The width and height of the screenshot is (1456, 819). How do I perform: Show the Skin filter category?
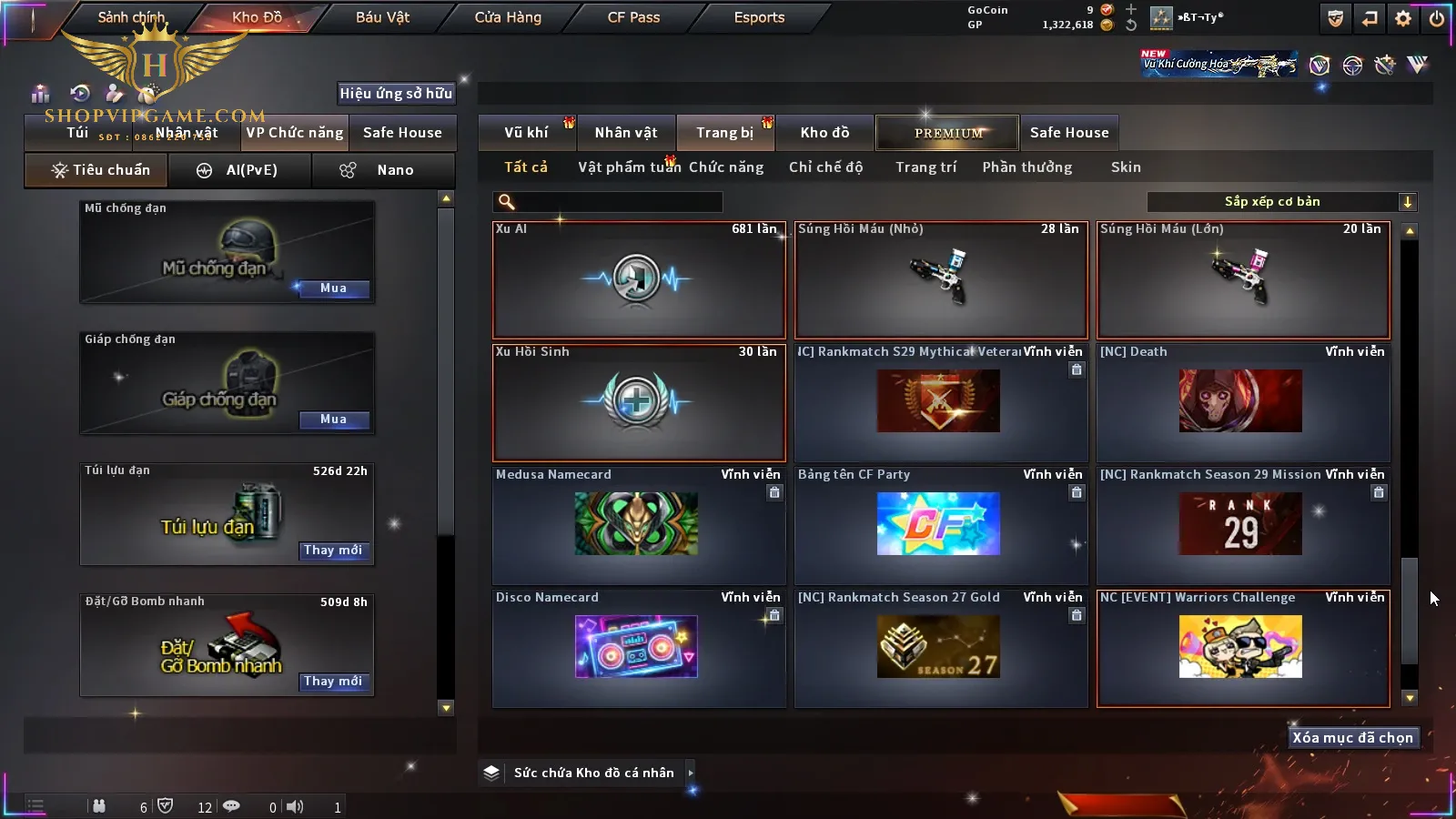[1126, 167]
